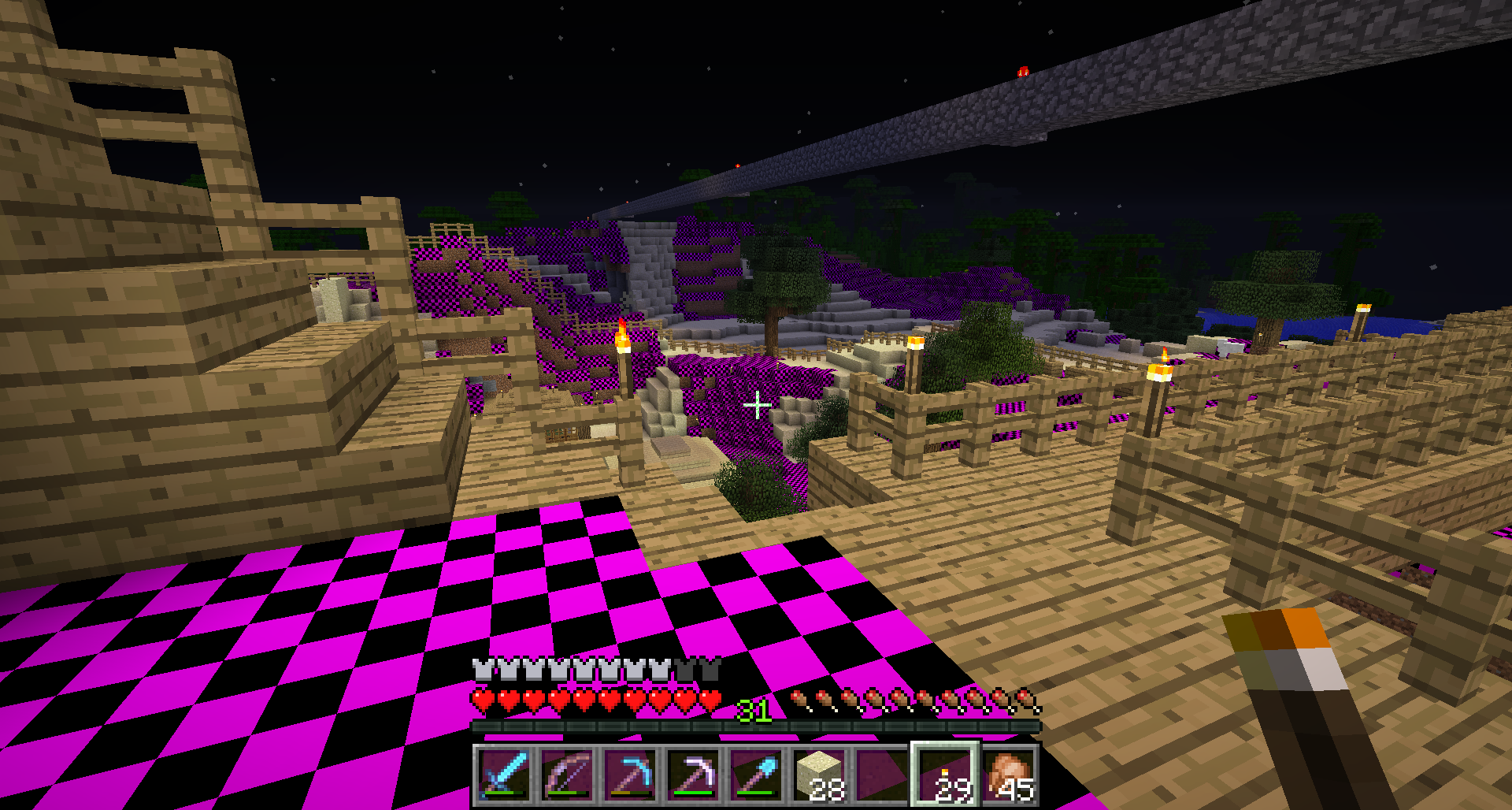This screenshot has width=1512, height=810.
Task: Click the torch stack of 29
Action: pos(946,775)
